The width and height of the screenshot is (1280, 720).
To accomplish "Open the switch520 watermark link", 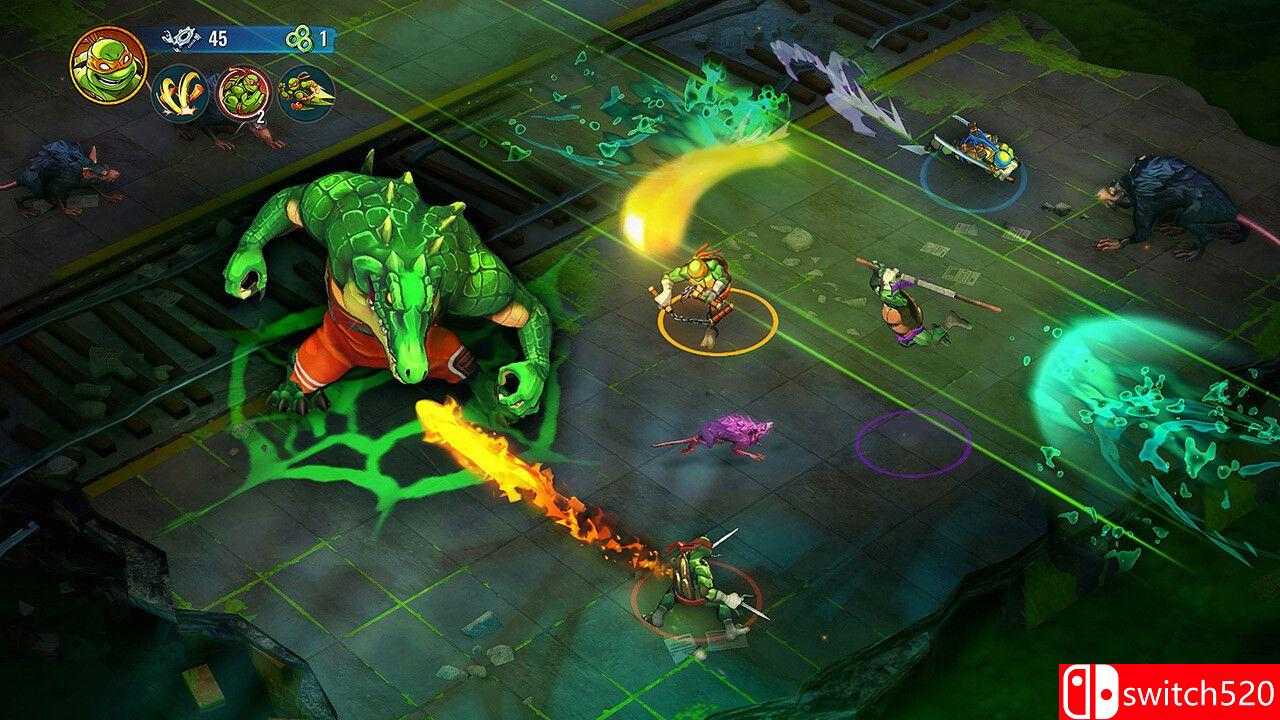I will pyautogui.click(x=1200, y=695).
